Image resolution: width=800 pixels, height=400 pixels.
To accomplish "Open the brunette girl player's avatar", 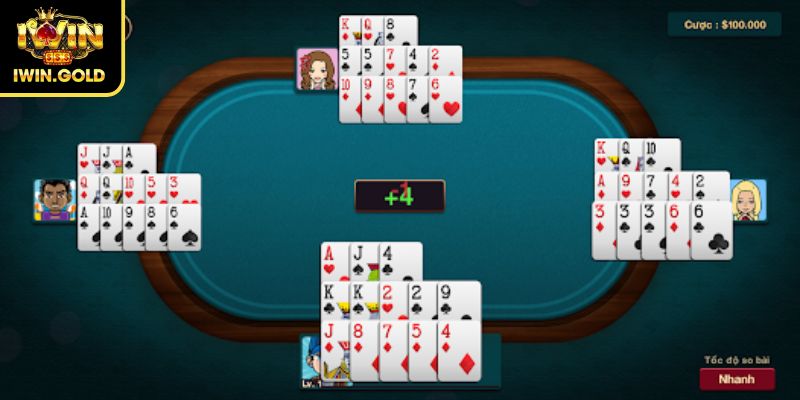I will point(316,69).
